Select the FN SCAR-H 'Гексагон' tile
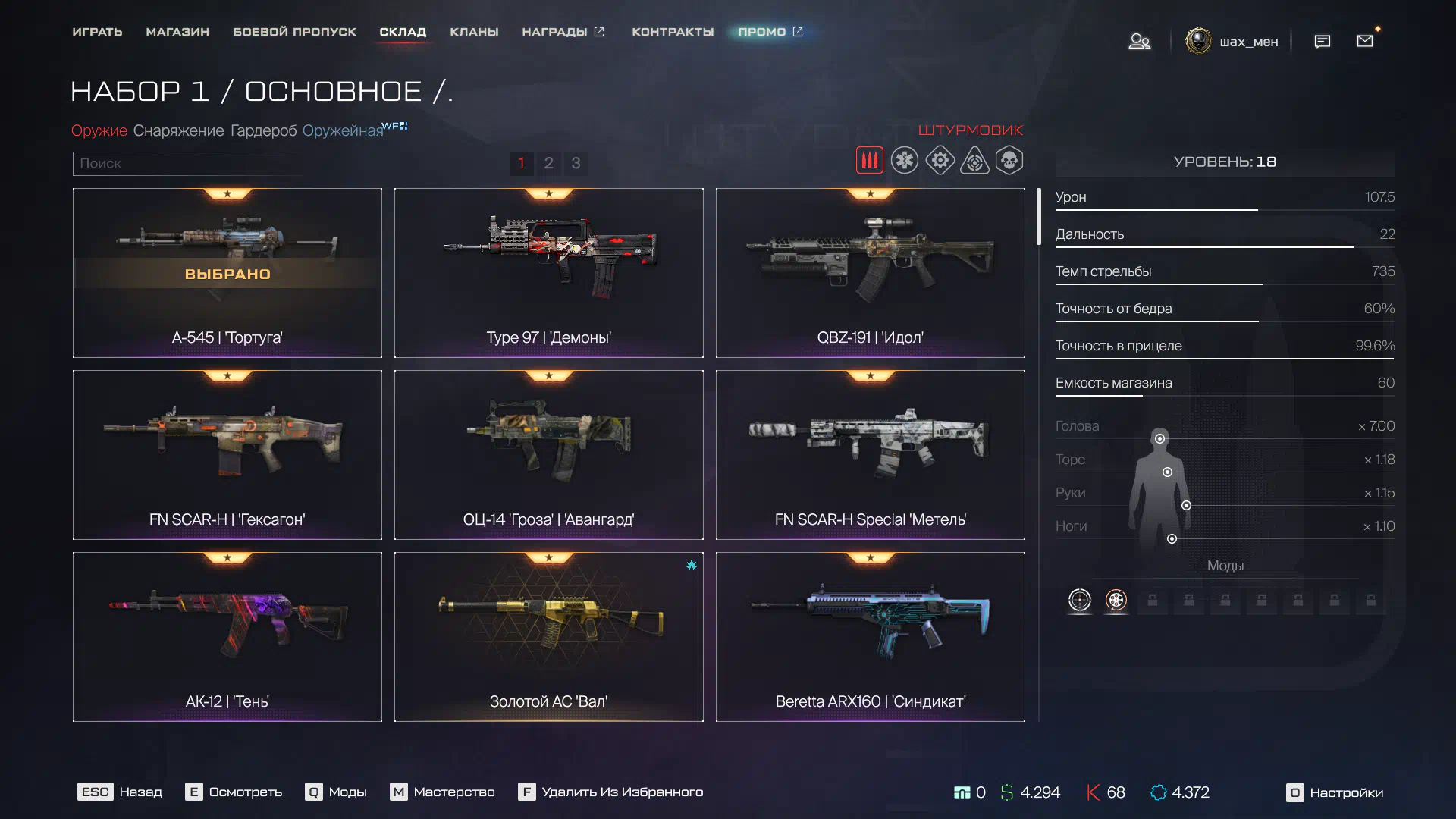 227,455
